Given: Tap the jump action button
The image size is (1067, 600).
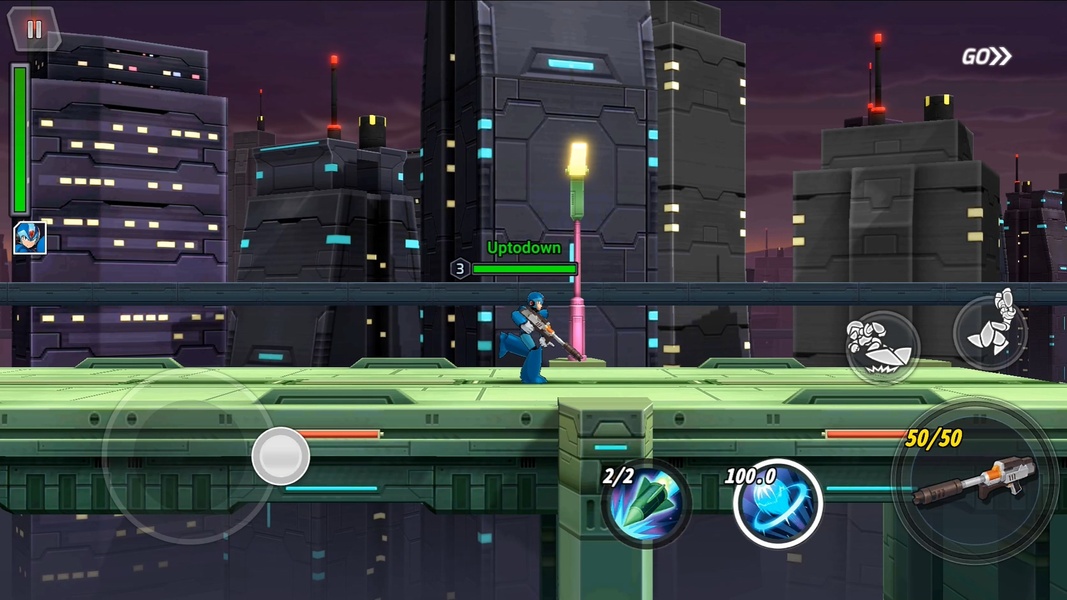Looking at the screenshot, I should [990, 332].
